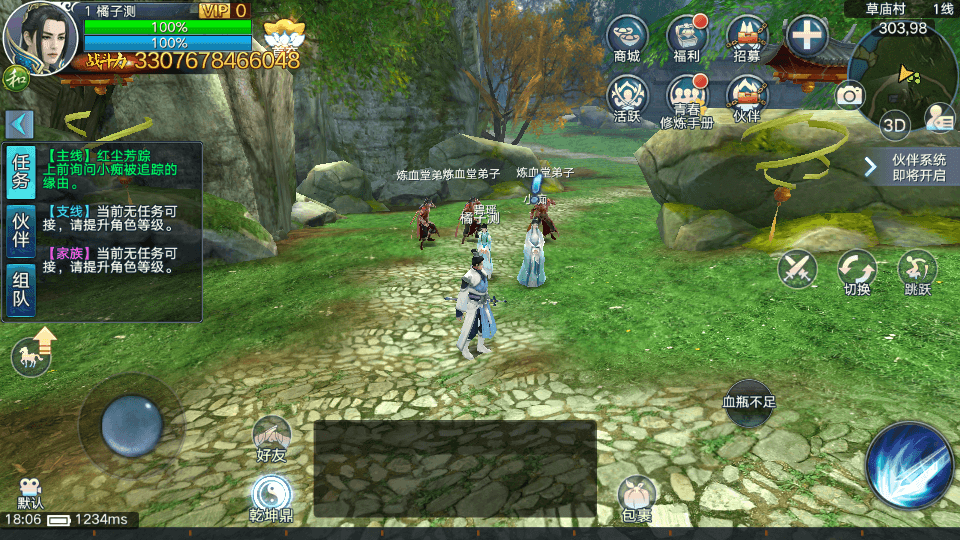
Task: Switch to the 任务 quest tab
Action: [21, 172]
